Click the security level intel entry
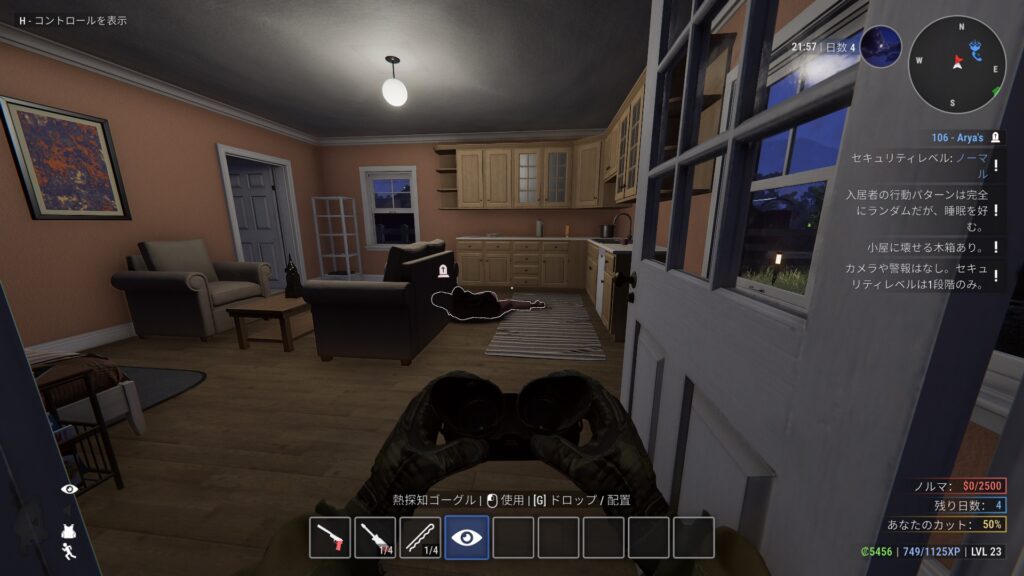 click(918, 166)
